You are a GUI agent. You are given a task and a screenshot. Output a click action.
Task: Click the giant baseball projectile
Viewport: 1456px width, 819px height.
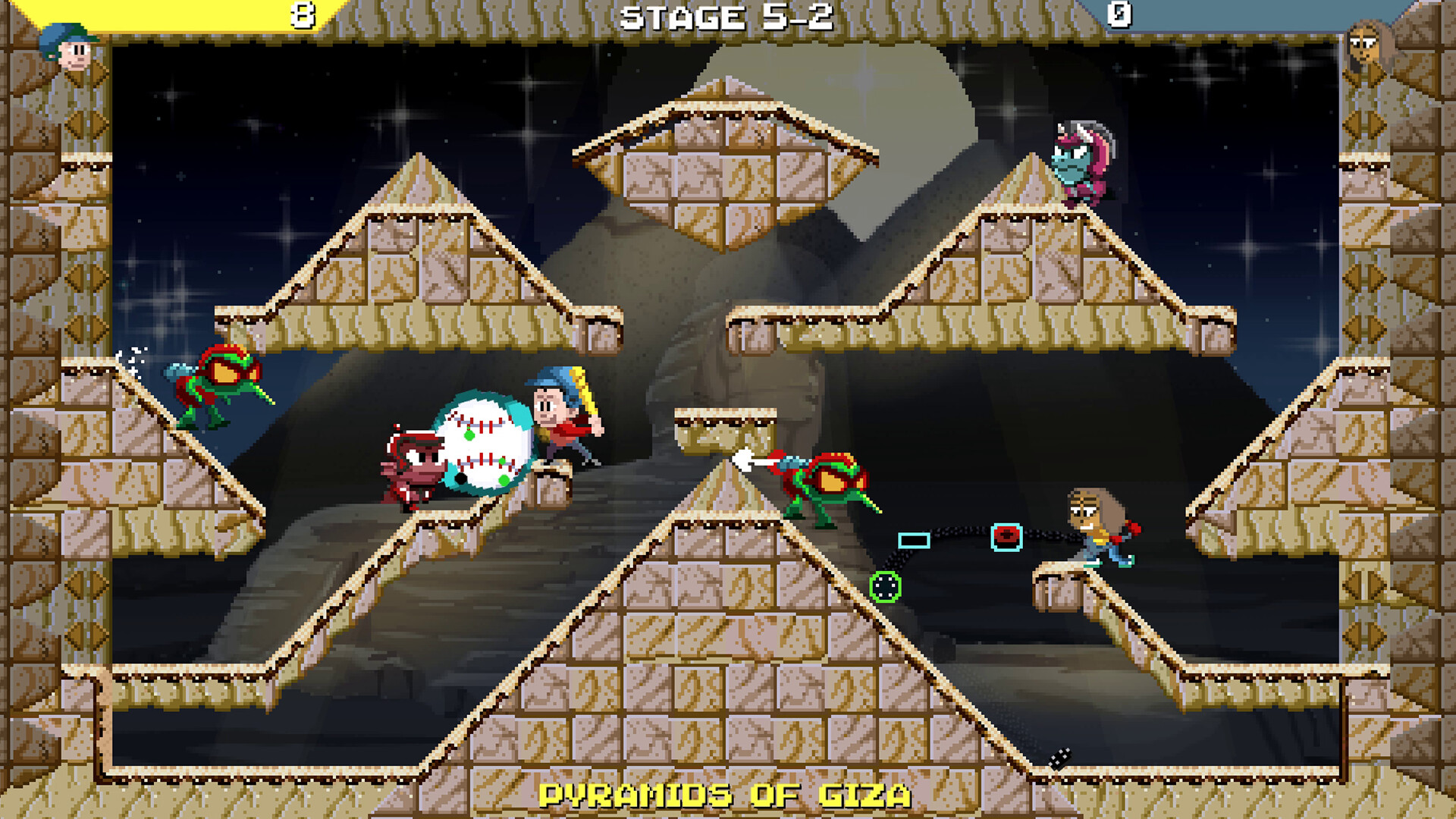tap(483, 444)
